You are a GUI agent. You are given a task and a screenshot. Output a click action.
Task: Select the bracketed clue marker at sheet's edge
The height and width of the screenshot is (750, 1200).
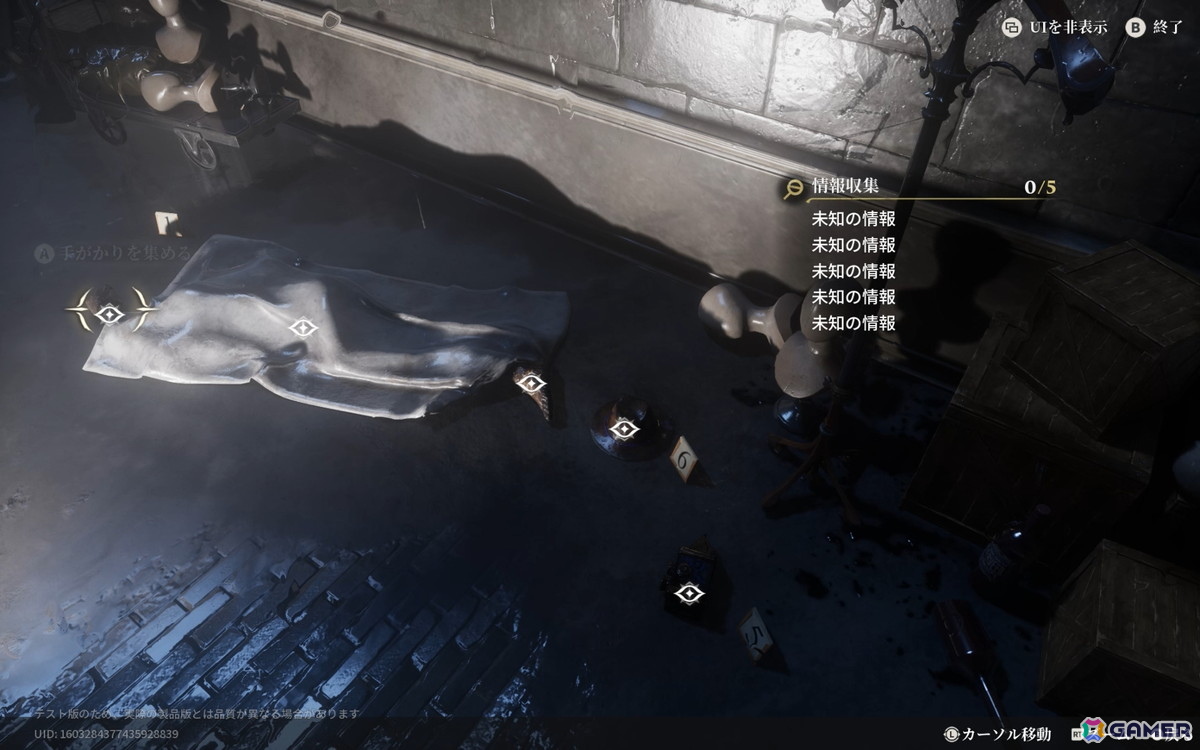[110, 315]
